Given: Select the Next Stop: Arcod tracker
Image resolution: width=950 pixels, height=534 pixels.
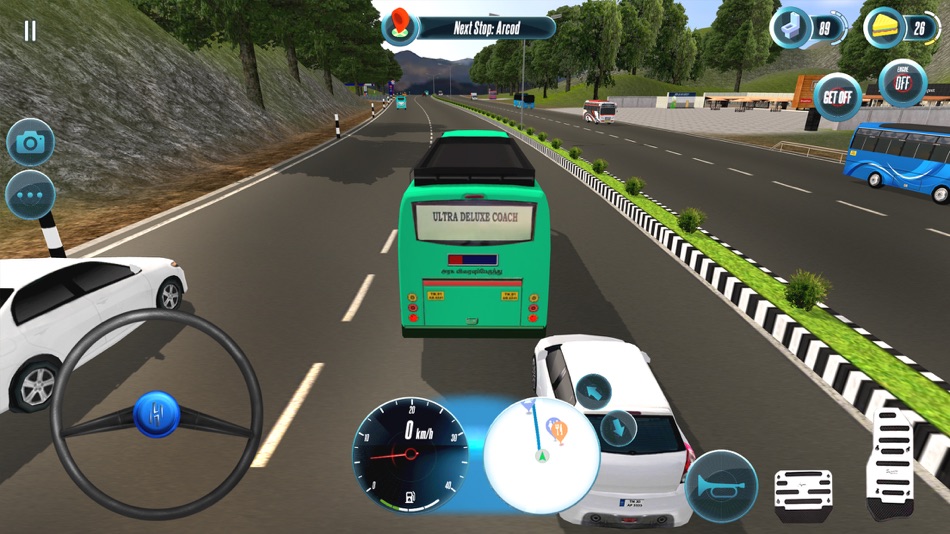Looking at the screenshot, I should [x=470, y=28].
